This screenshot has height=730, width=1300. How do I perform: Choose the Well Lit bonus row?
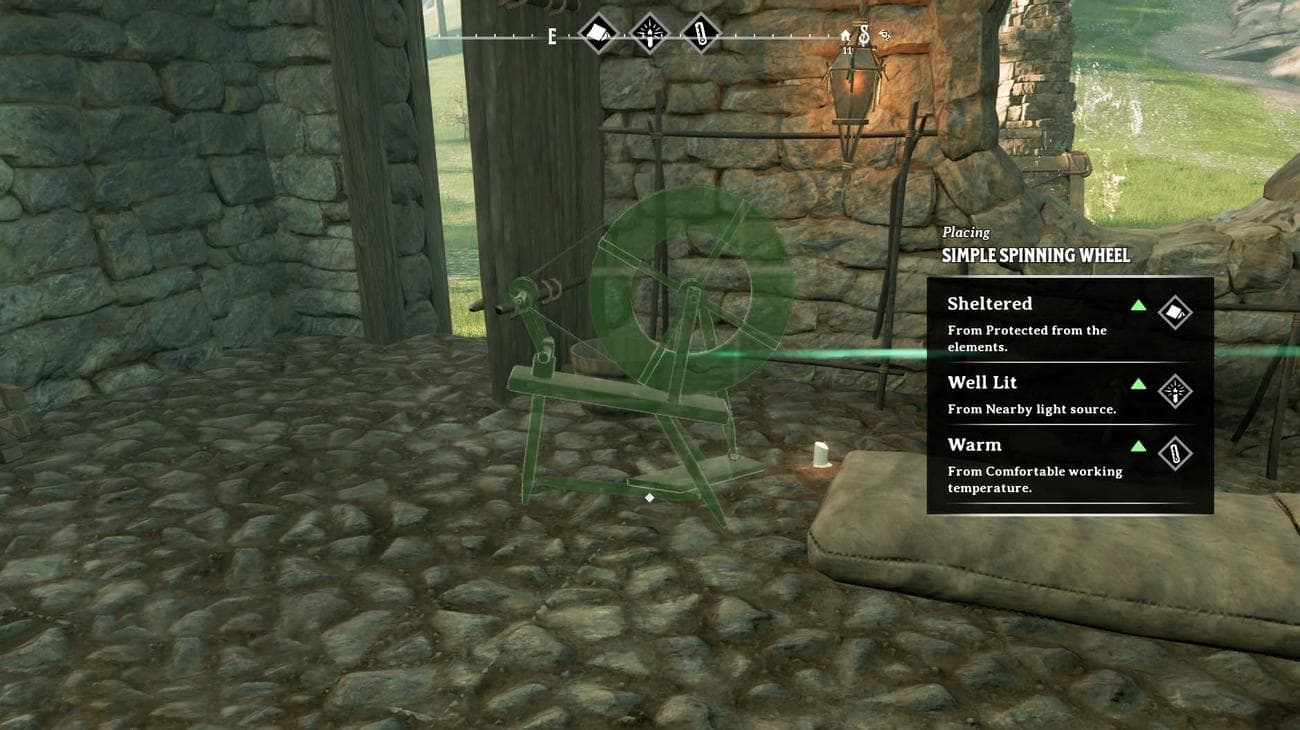[1069, 394]
